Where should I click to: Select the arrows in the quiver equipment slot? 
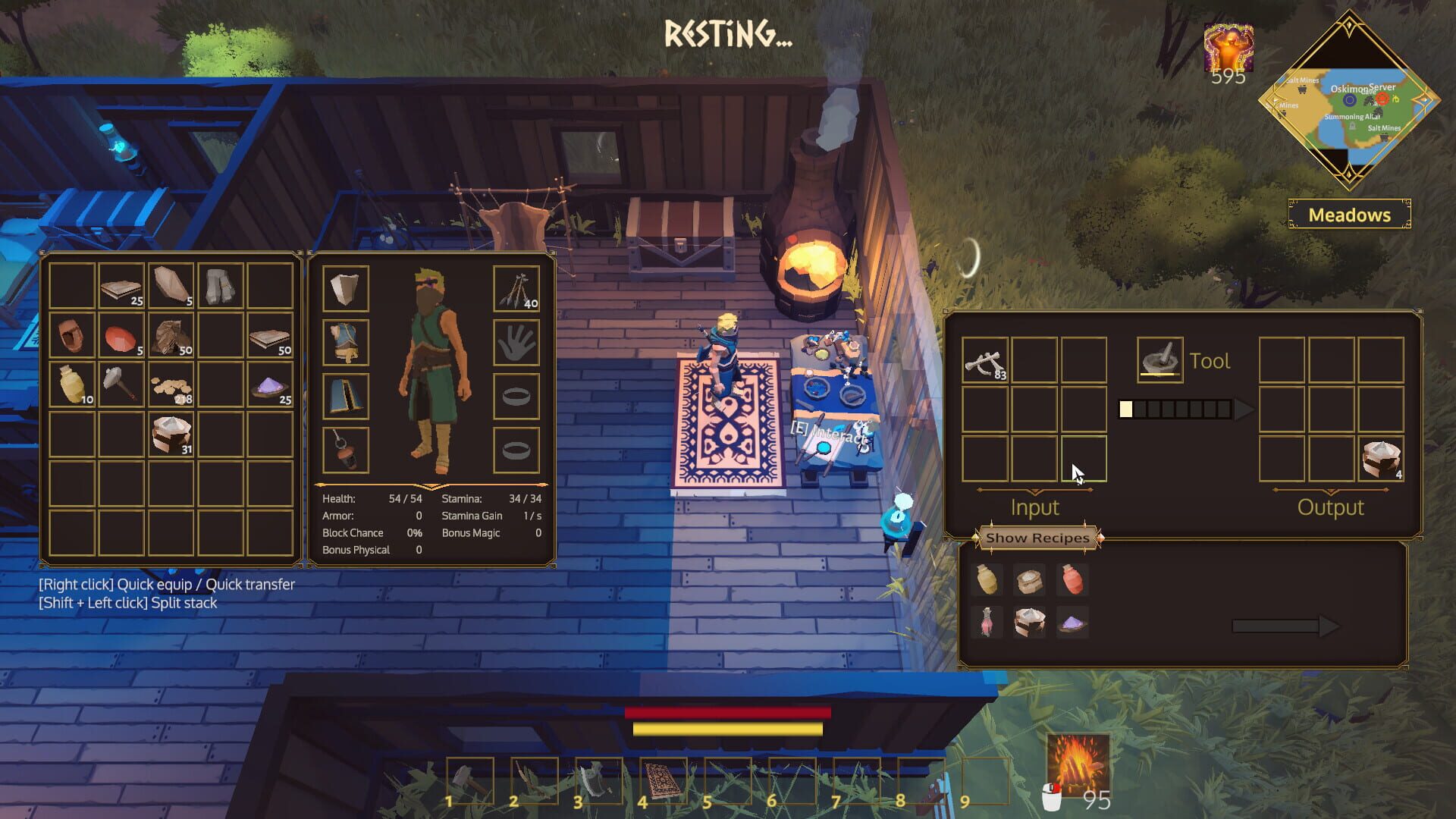pos(516,288)
